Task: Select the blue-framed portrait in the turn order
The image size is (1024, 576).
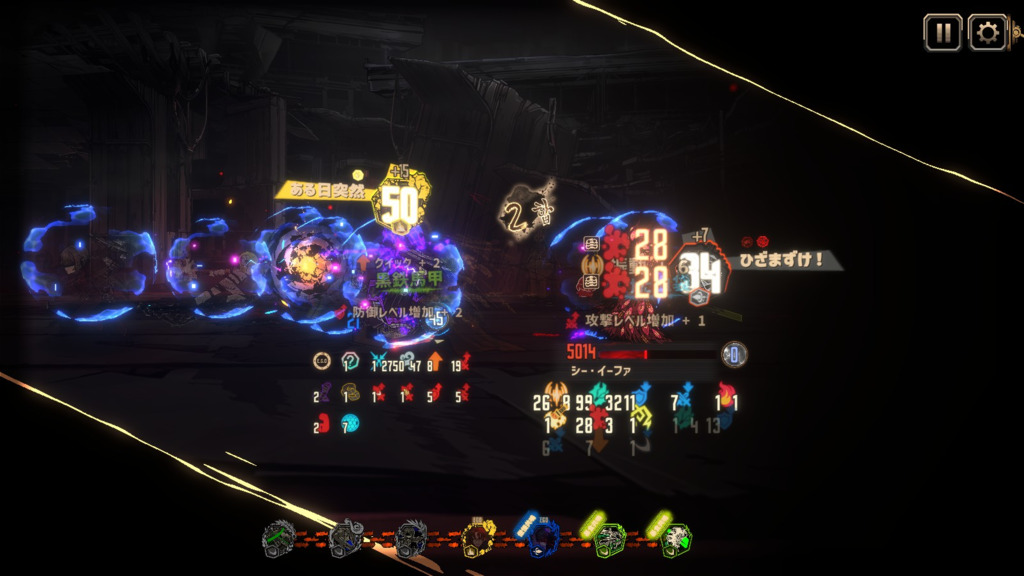Action: (542, 540)
